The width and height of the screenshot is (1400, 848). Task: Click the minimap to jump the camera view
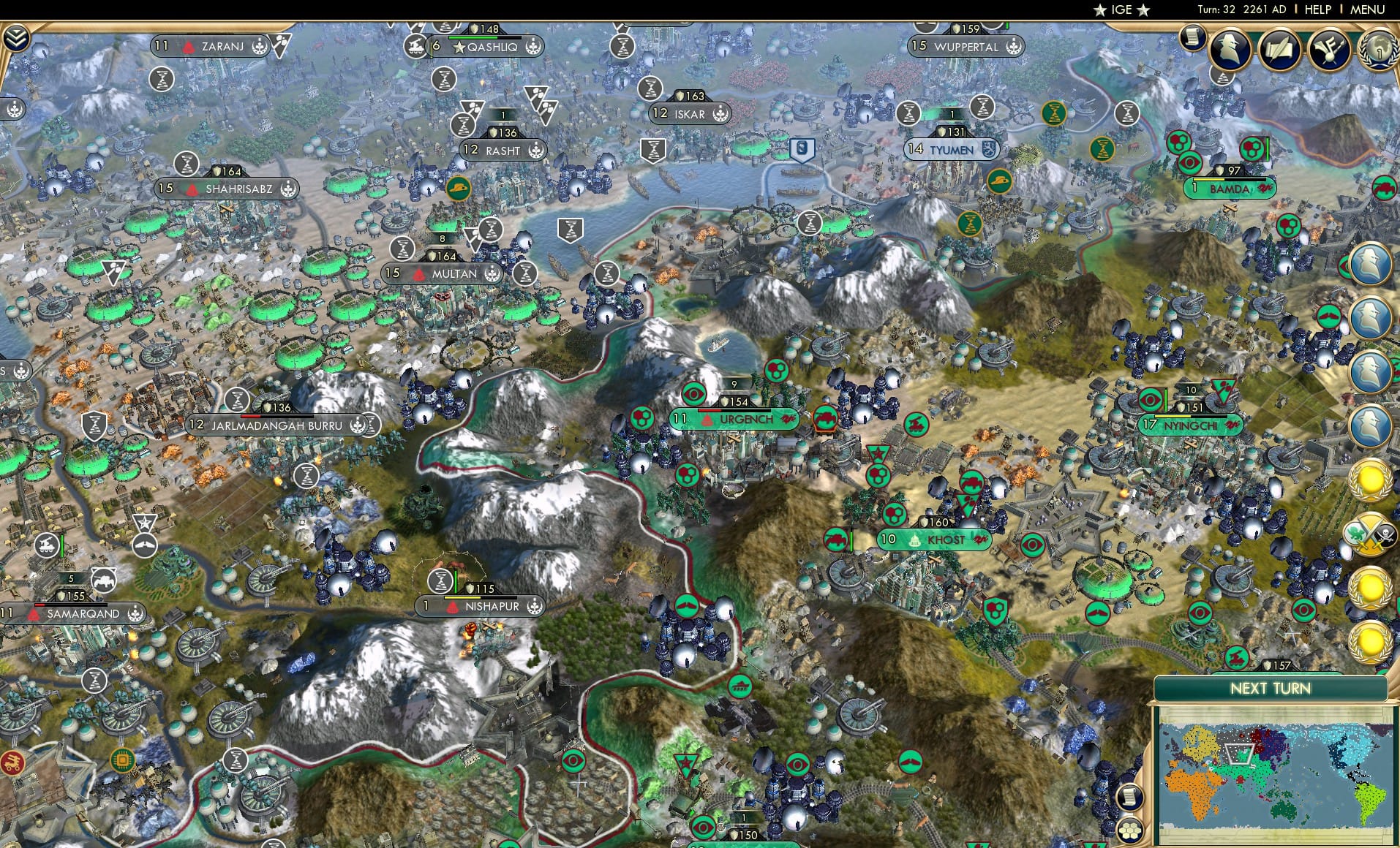[x=1276, y=775]
